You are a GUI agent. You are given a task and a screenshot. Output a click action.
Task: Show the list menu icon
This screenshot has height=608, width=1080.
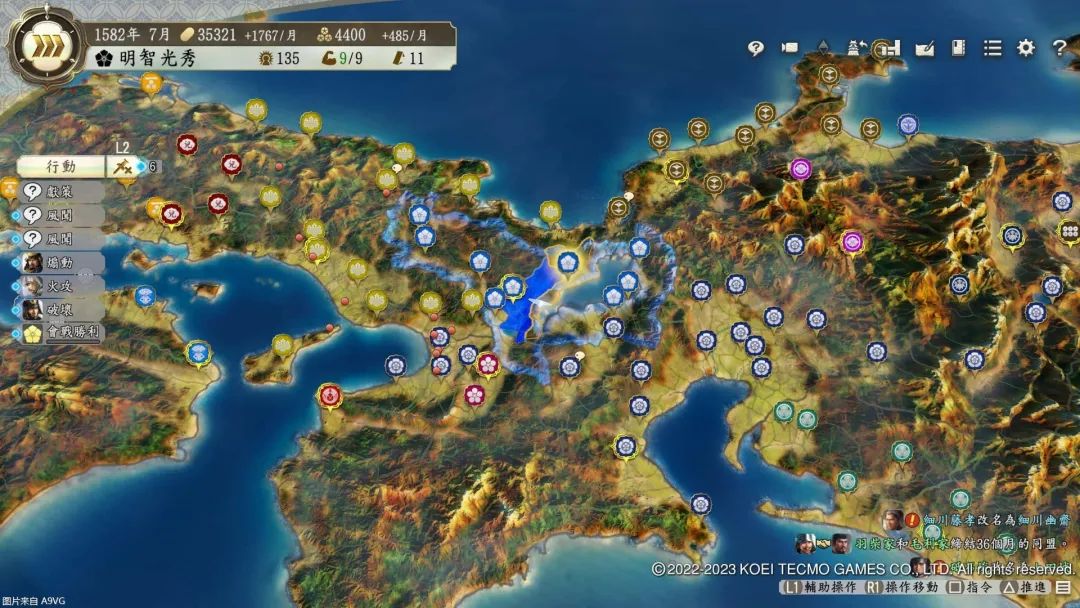point(992,48)
